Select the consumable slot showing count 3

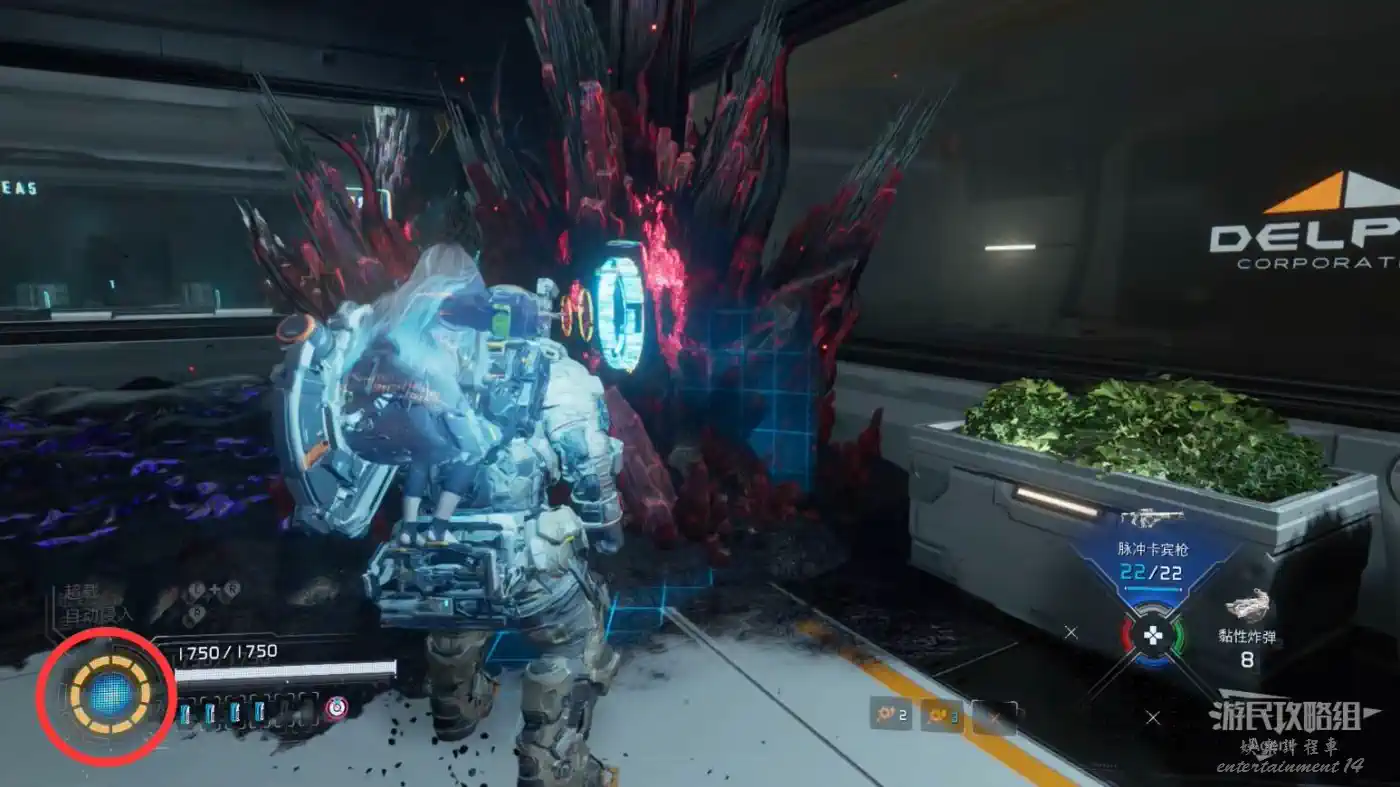(942, 715)
